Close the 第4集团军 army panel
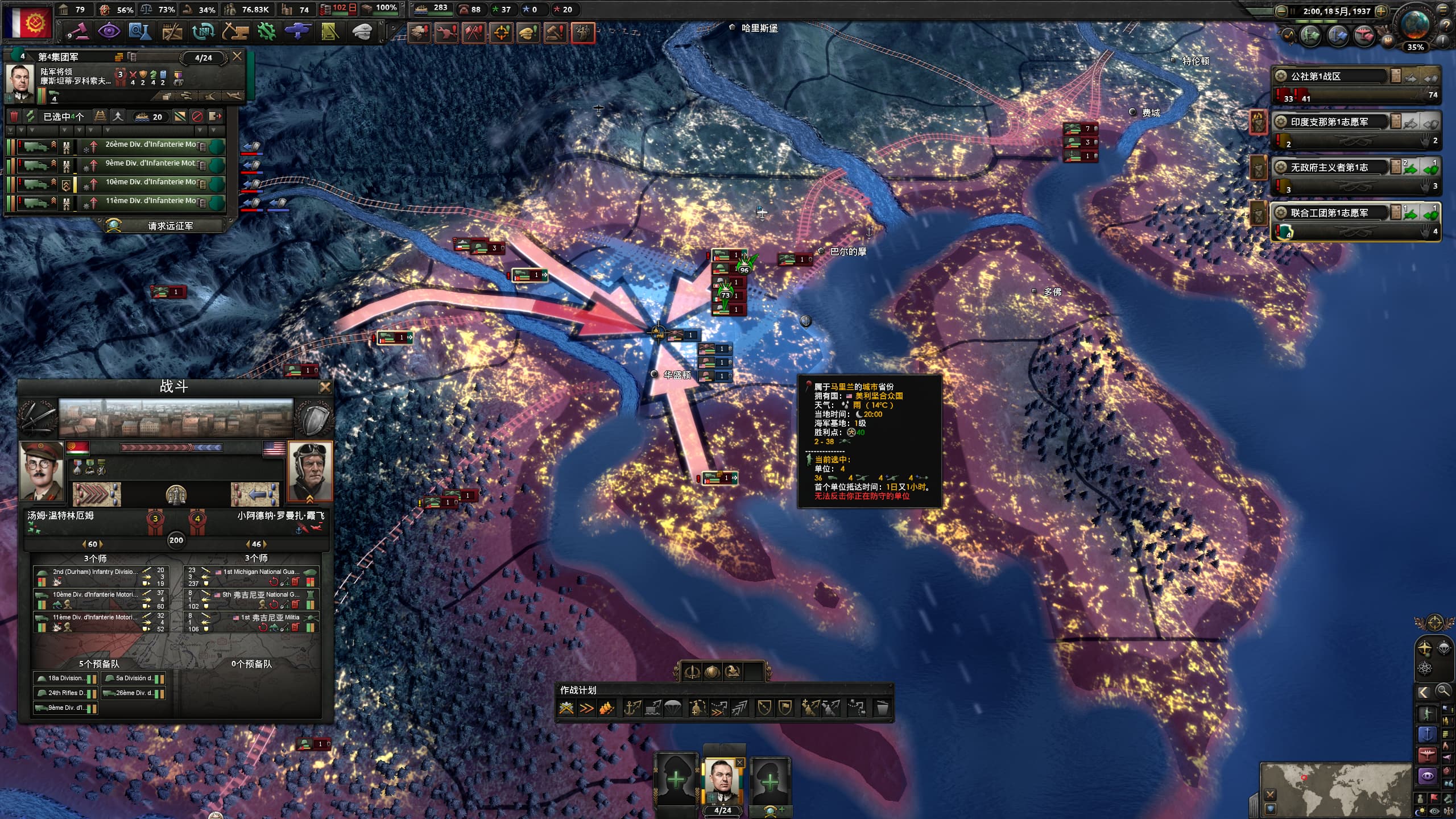 (237, 56)
